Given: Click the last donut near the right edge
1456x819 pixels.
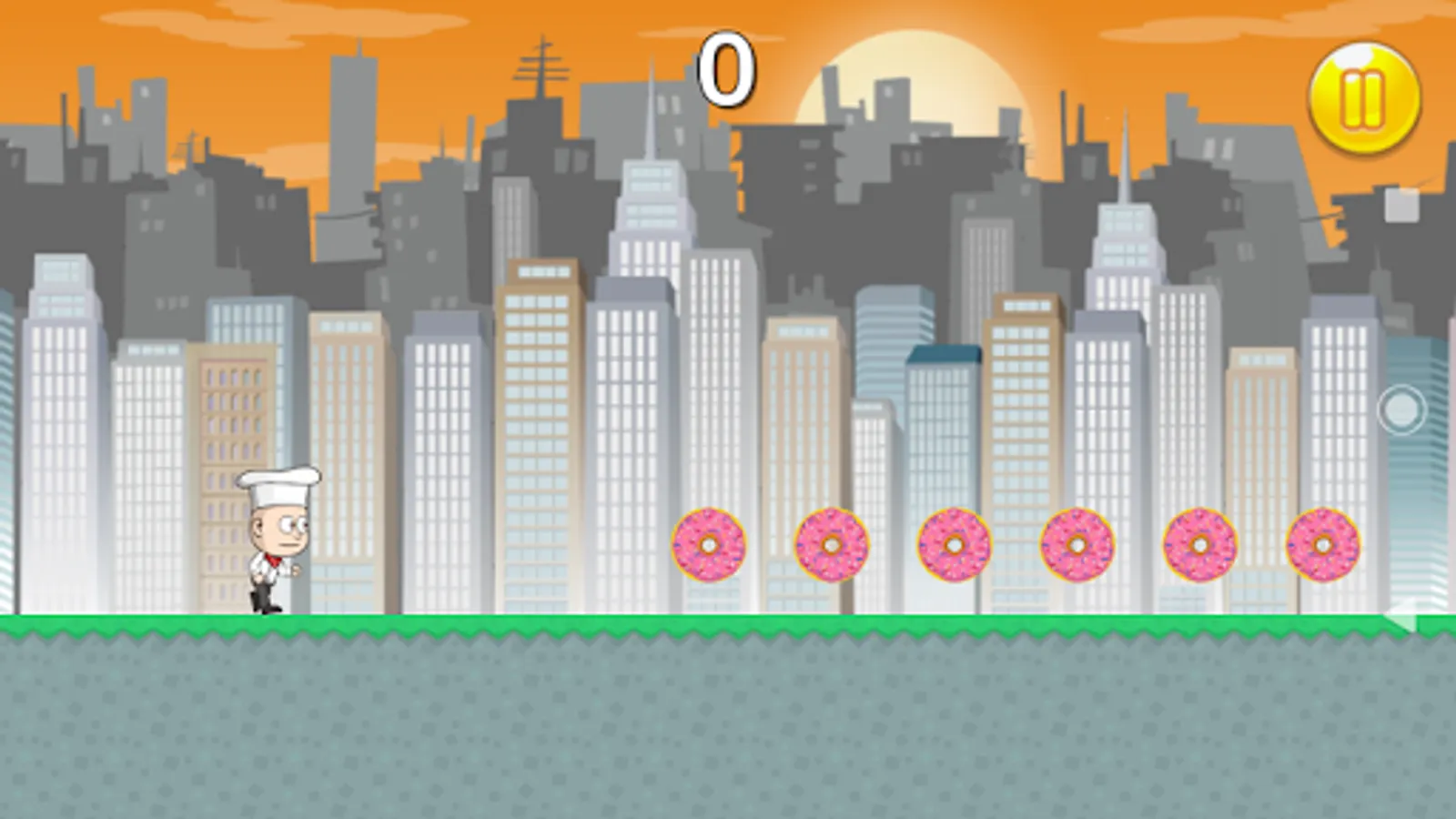Looking at the screenshot, I should [1324, 546].
